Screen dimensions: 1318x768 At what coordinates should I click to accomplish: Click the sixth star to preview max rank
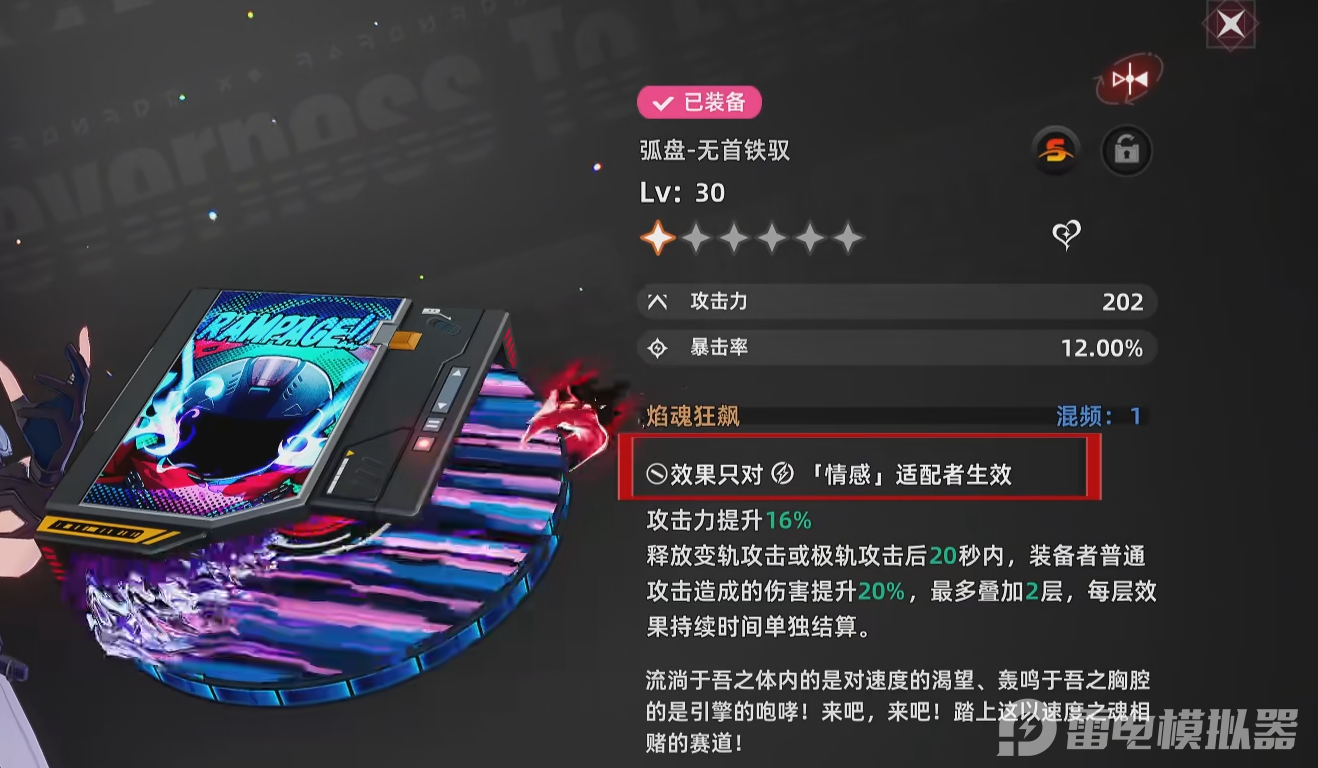[848, 238]
